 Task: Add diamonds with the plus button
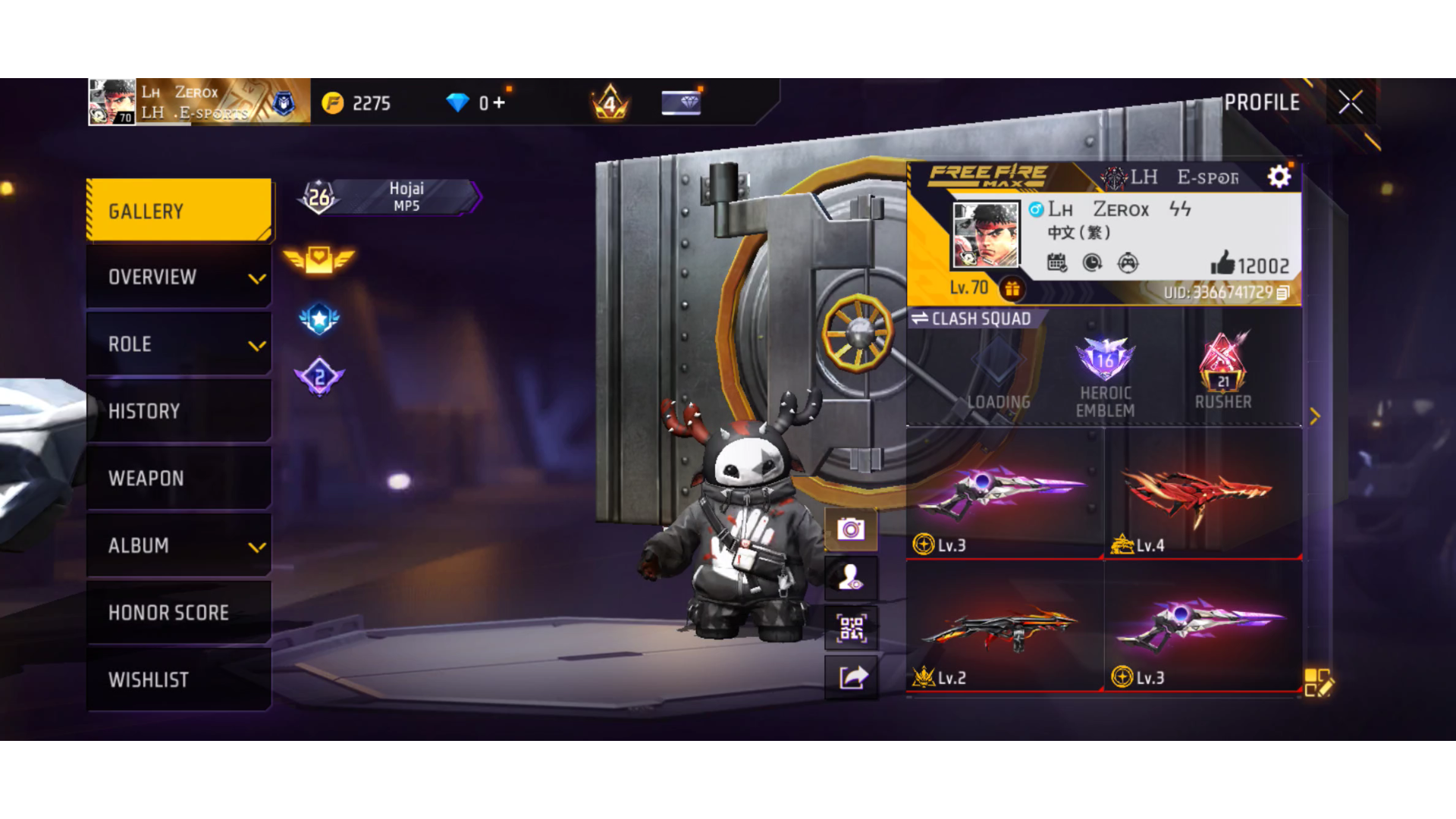coord(498,102)
